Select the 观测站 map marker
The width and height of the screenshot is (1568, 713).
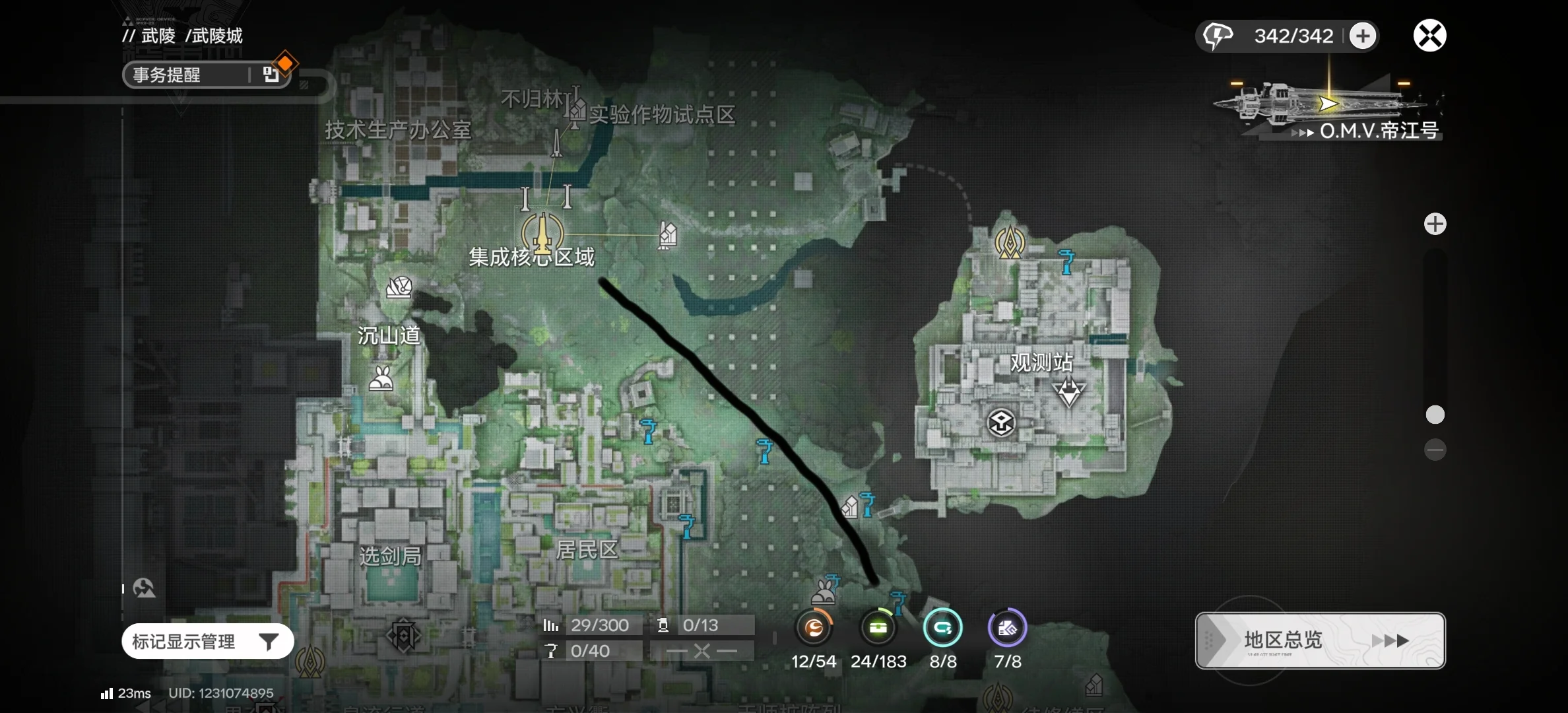(1068, 391)
